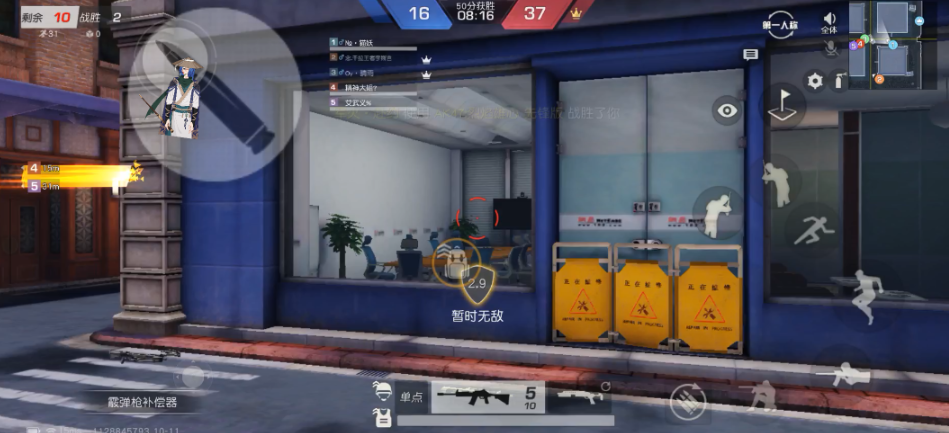Open the chat message bubble

click(x=750, y=54)
